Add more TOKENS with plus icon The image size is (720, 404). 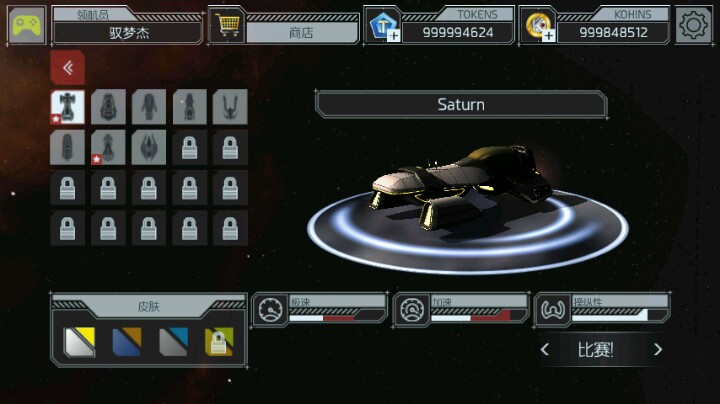click(381, 26)
